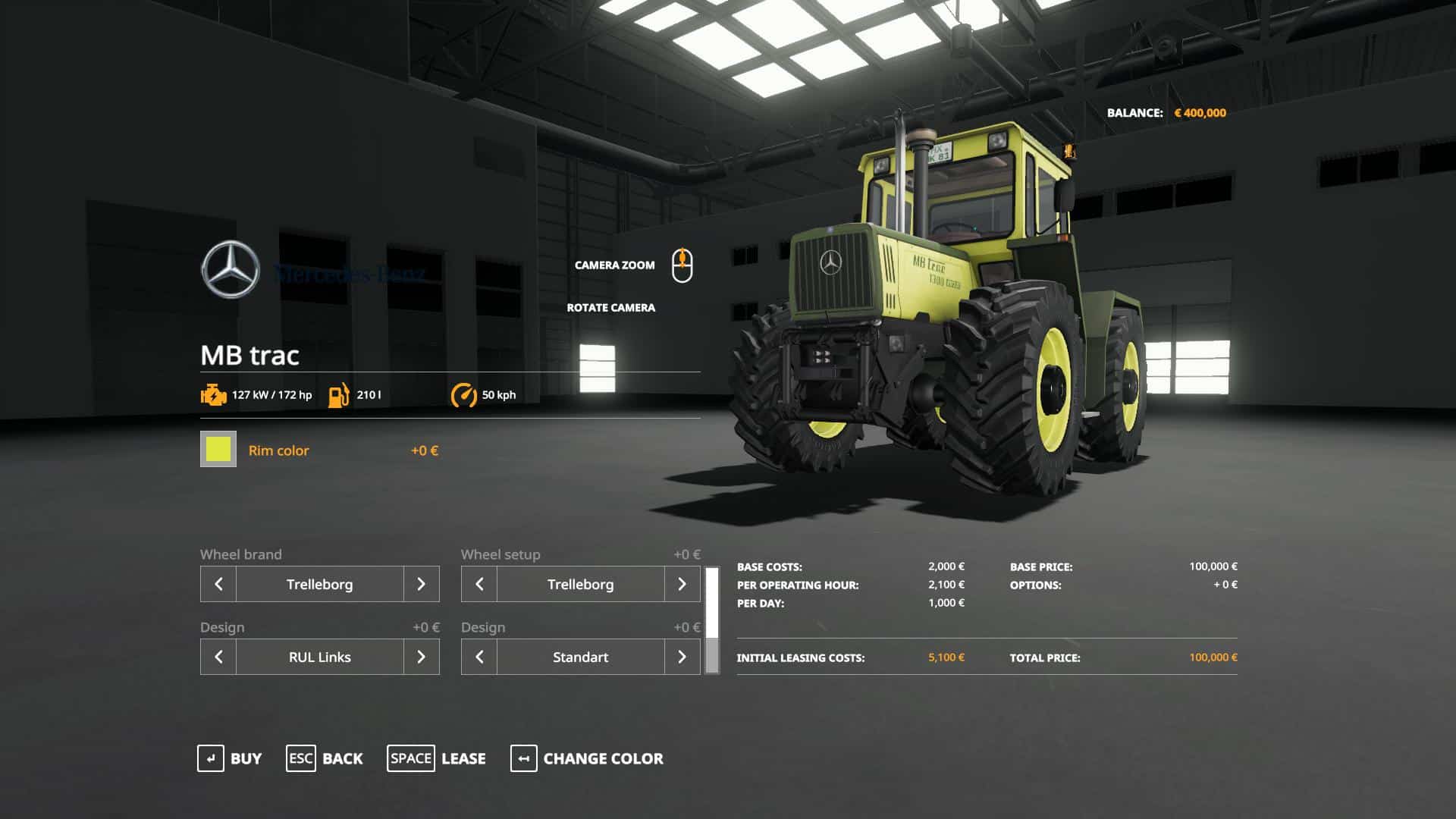The image size is (1456, 819).
Task: Open the Change Color option
Action: [587, 758]
